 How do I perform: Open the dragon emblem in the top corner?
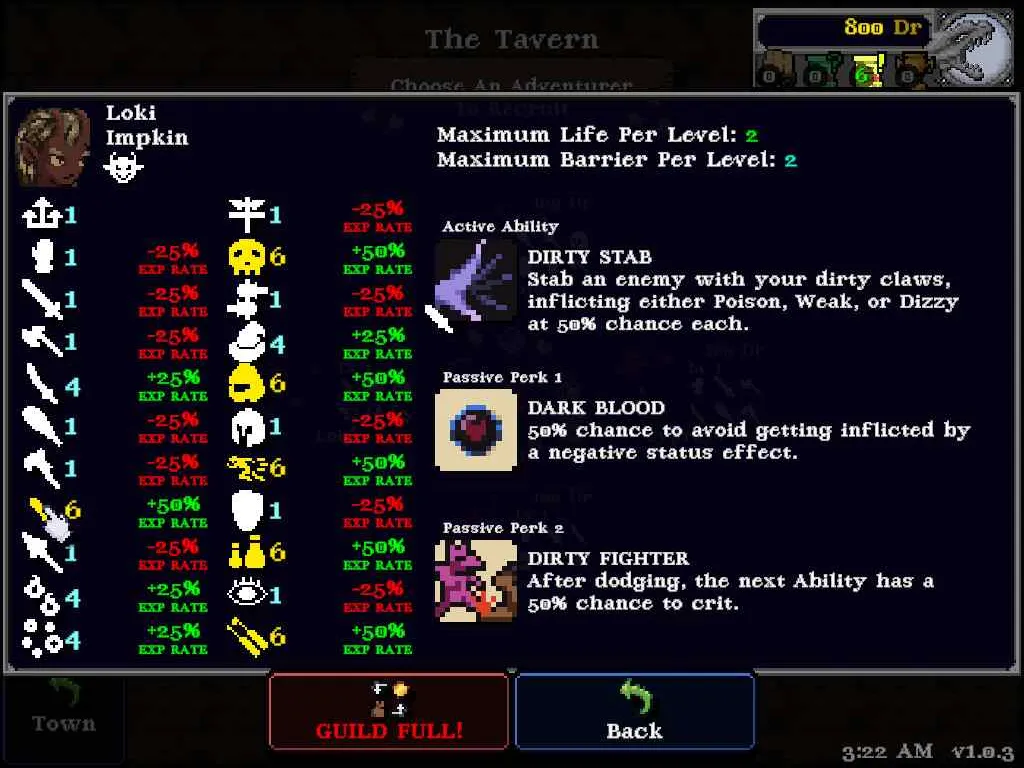975,46
